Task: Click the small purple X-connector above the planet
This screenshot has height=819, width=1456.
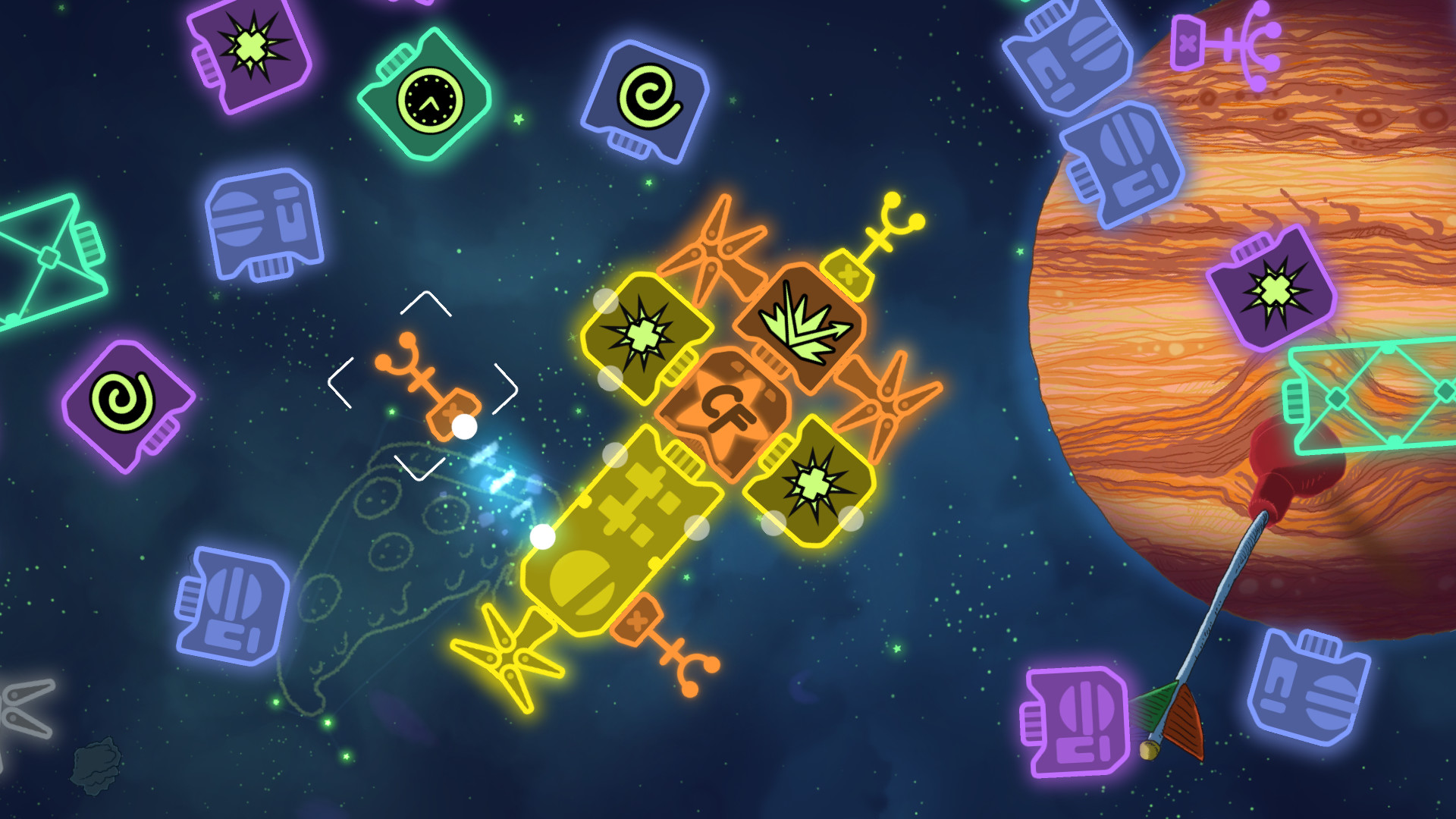Action: [1187, 42]
